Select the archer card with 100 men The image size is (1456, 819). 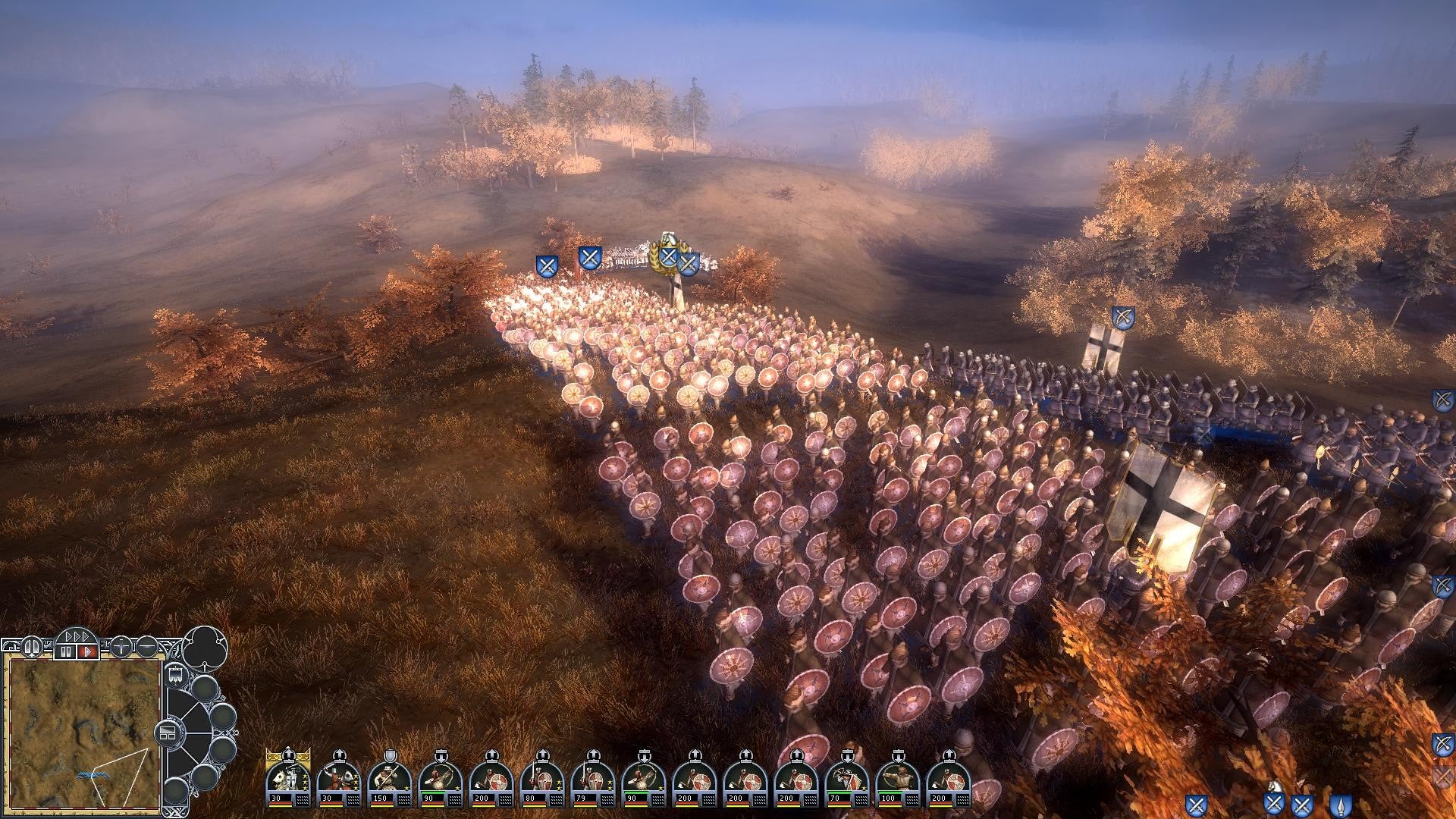pos(897,780)
